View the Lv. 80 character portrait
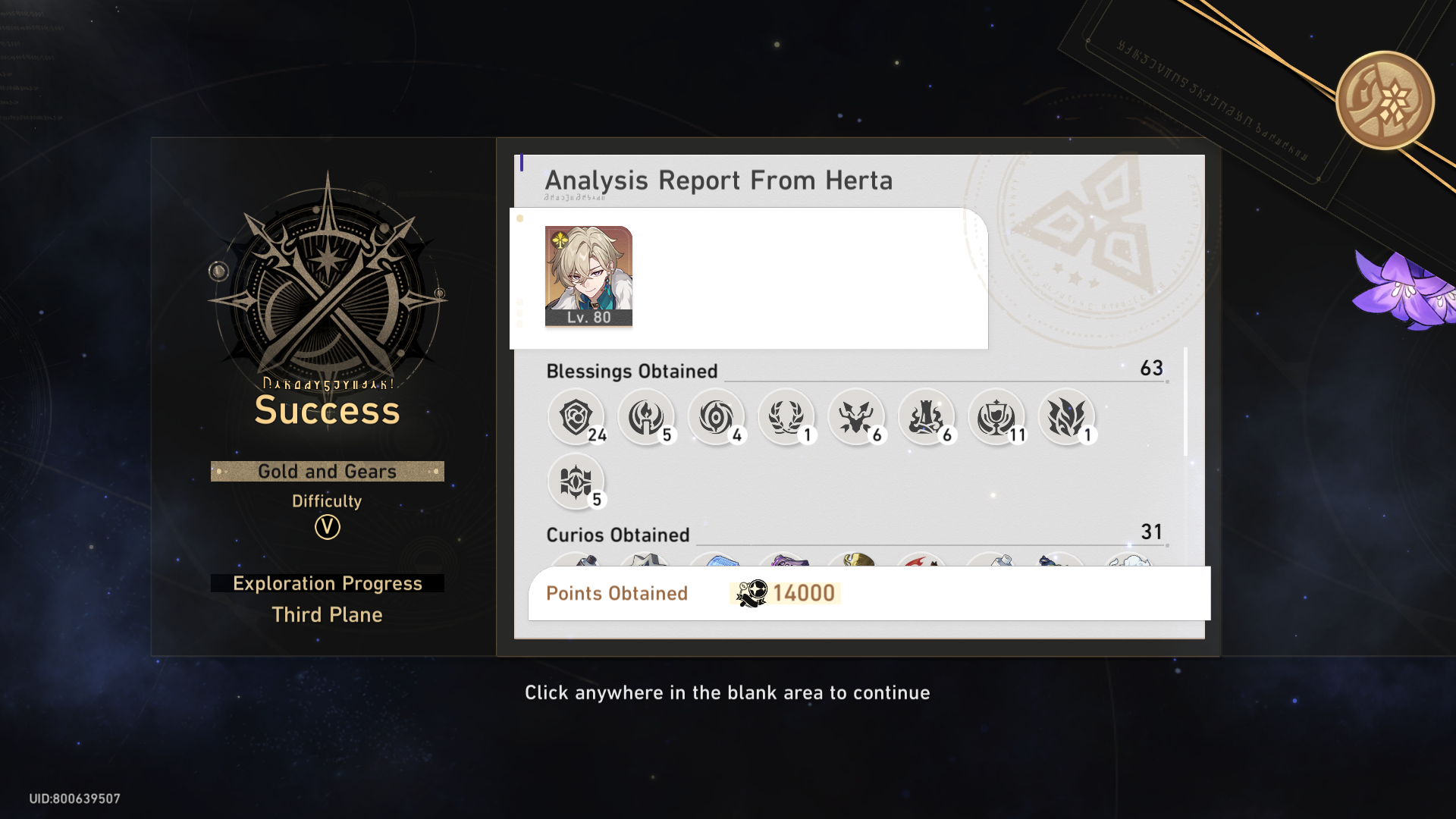The image size is (1456, 819). tap(588, 276)
